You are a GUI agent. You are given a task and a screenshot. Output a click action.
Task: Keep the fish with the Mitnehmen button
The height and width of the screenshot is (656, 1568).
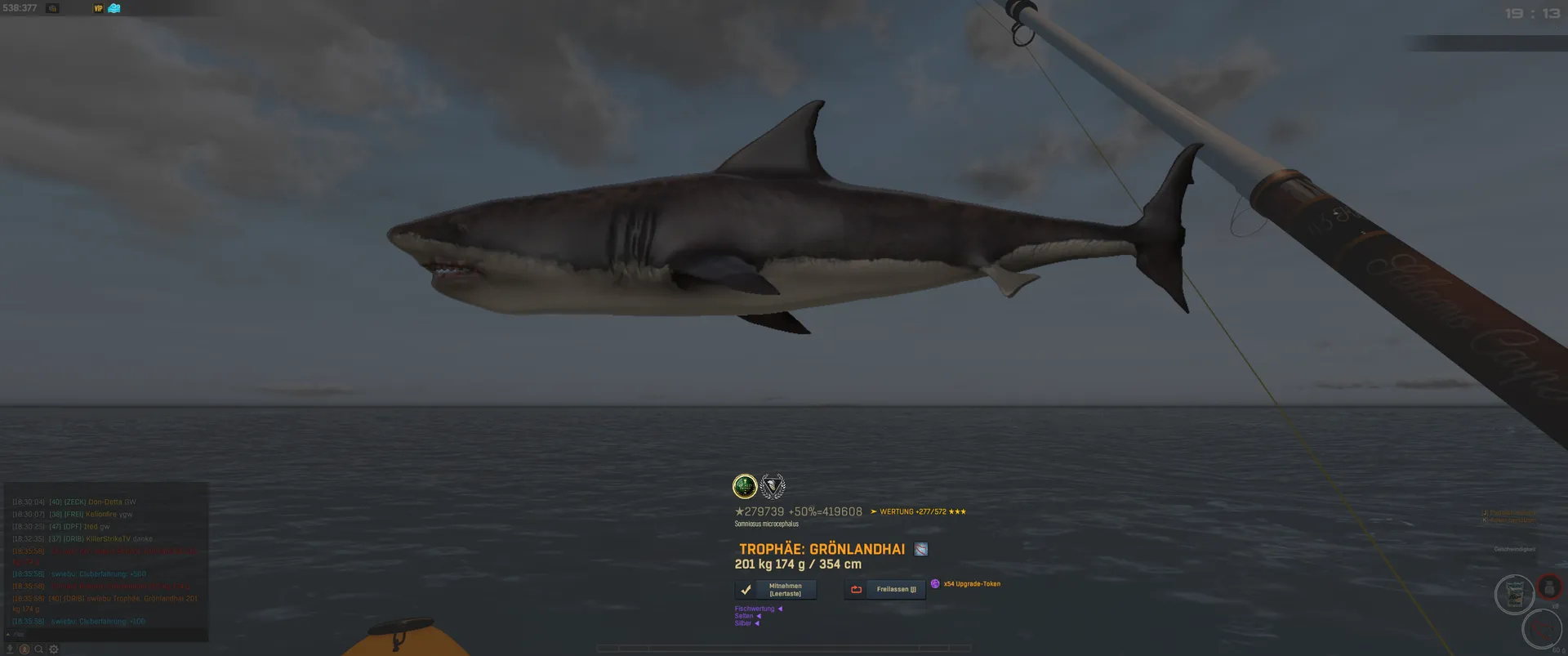(x=775, y=590)
